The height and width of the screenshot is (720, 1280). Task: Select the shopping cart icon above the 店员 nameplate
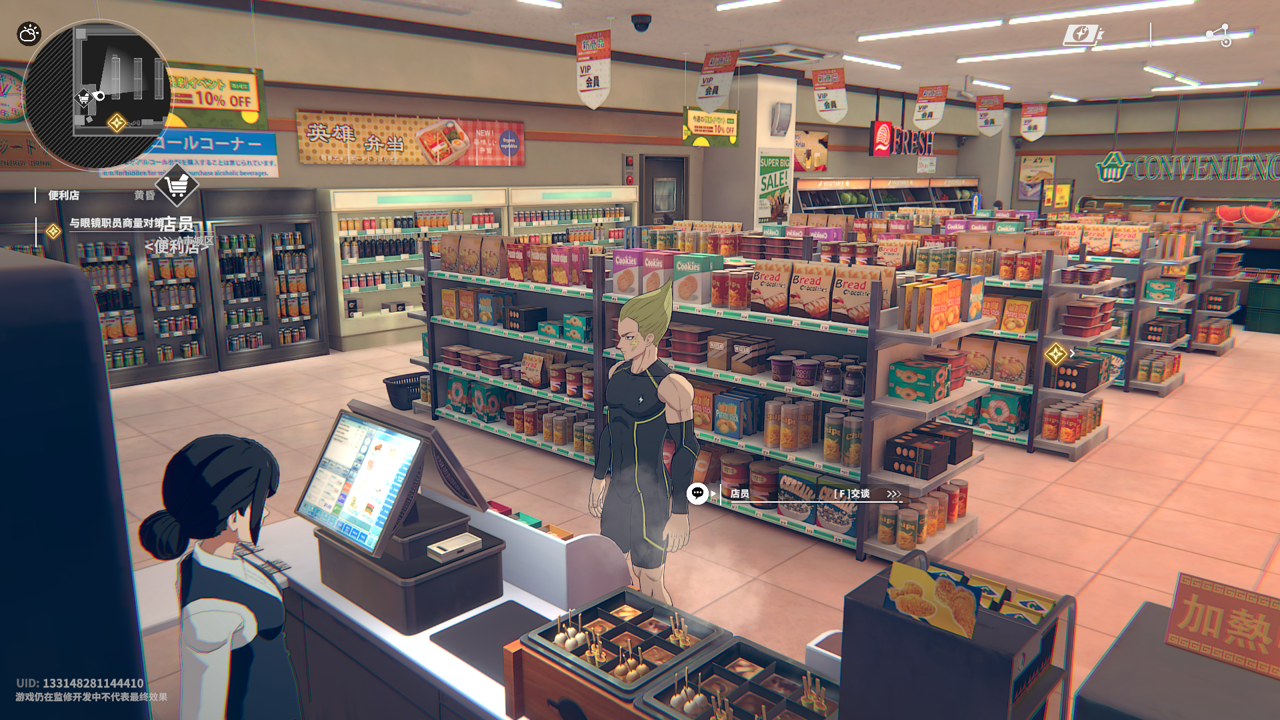click(177, 184)
